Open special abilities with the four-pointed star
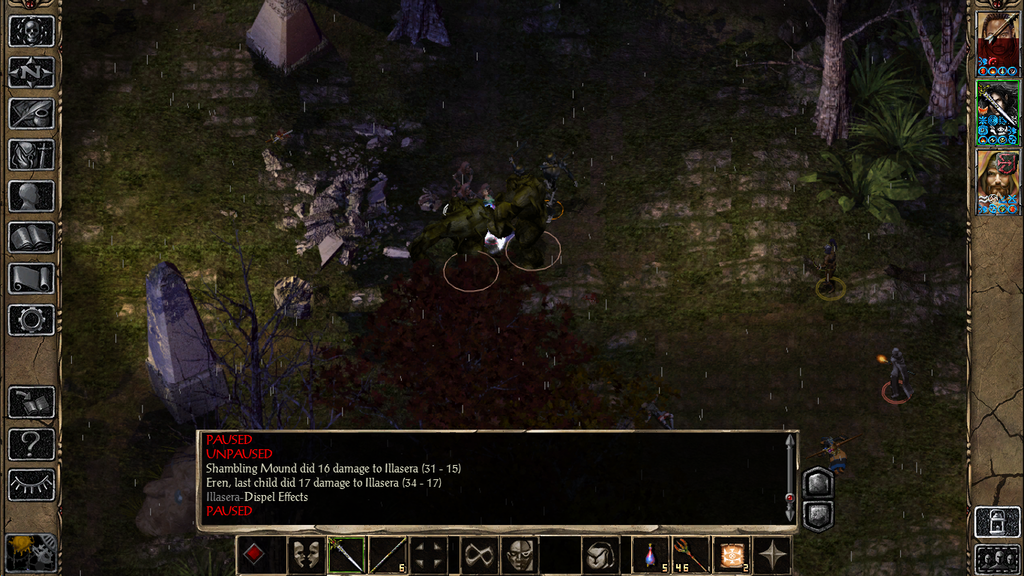Image resolution: width=1024 pixels, height=576 pixels. 773,555
